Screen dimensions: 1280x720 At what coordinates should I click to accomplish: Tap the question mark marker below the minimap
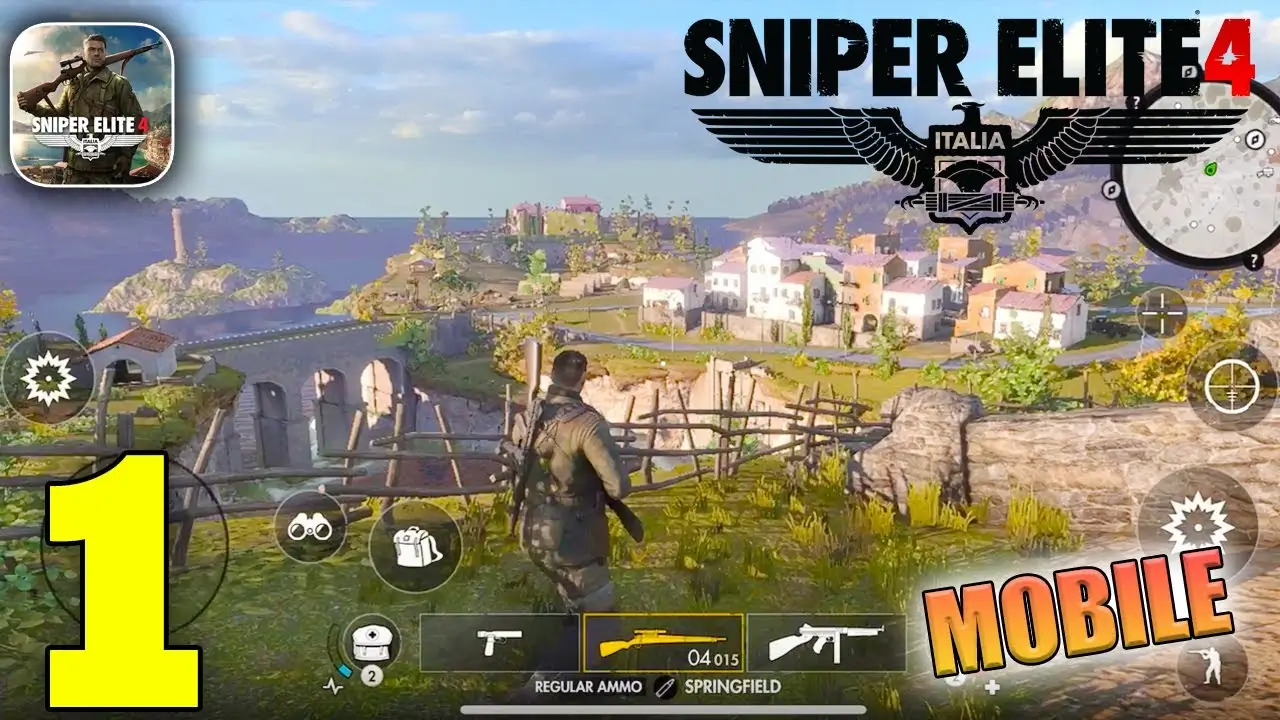pos(1253,260)
